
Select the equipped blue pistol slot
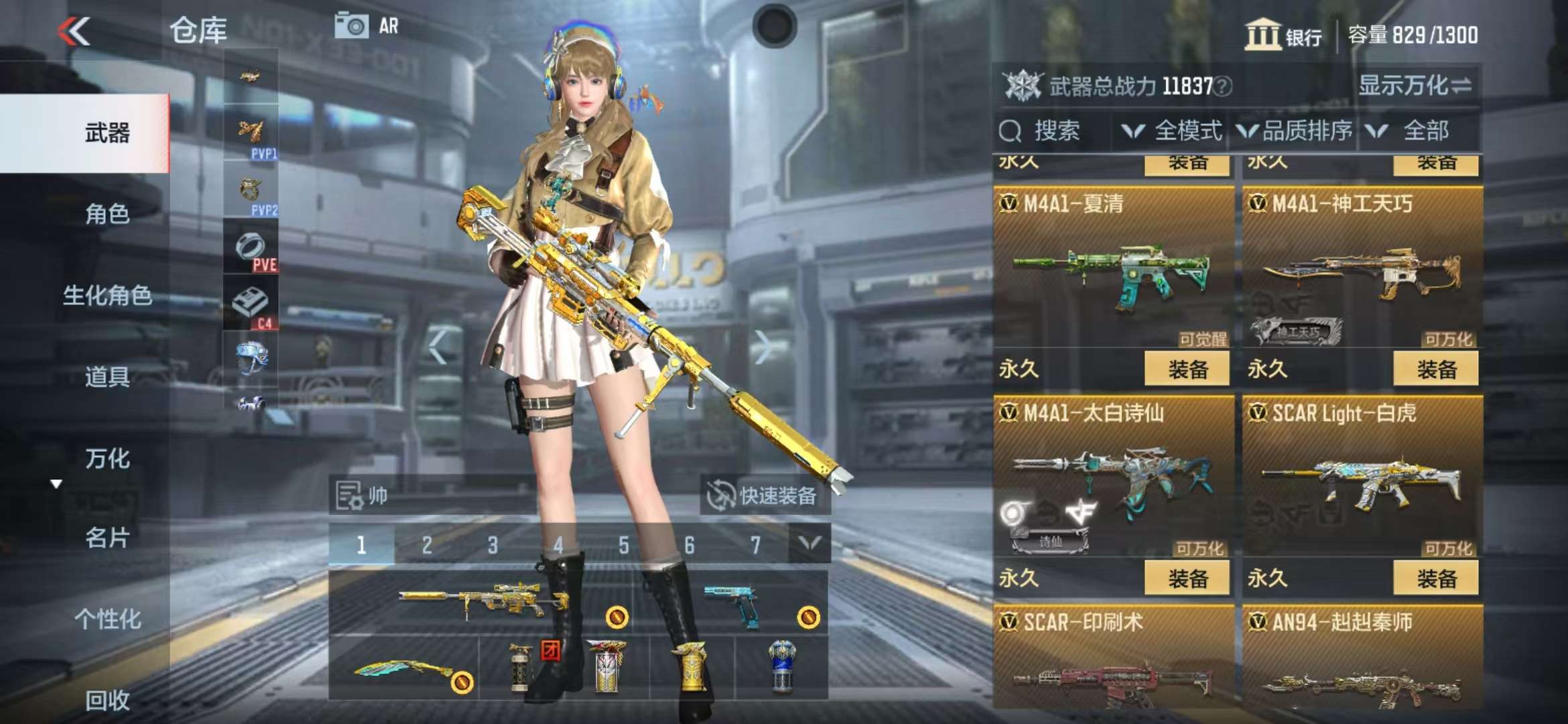(734, 603)
